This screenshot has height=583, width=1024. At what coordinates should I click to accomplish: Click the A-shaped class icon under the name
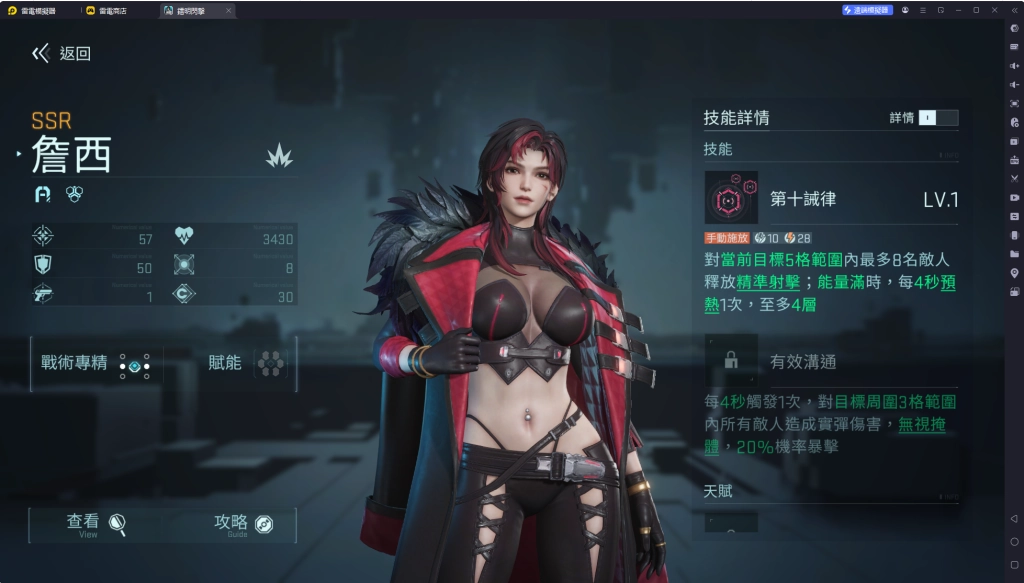(x=43, y=194)
